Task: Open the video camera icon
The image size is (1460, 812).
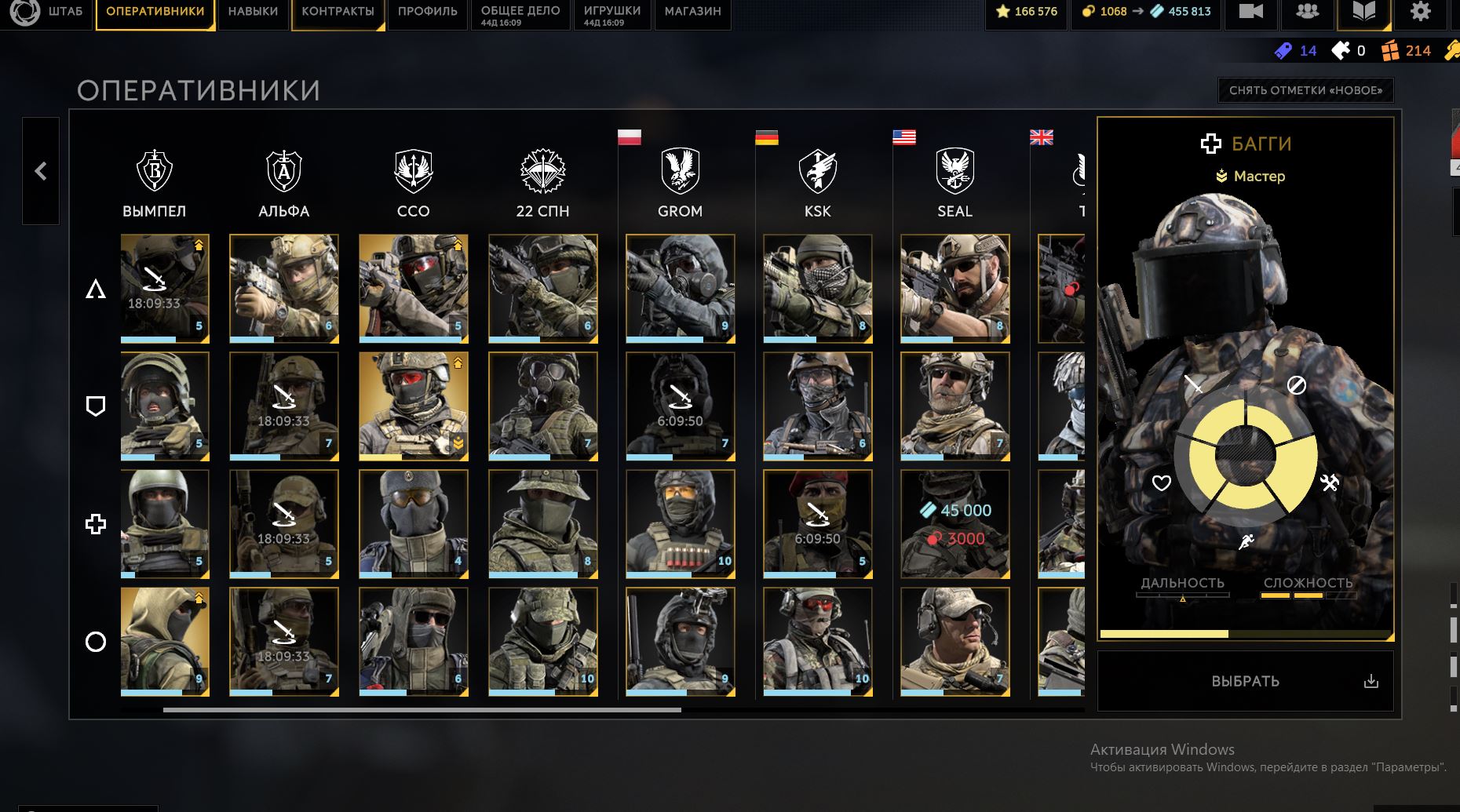Action: pos(1250,12)
